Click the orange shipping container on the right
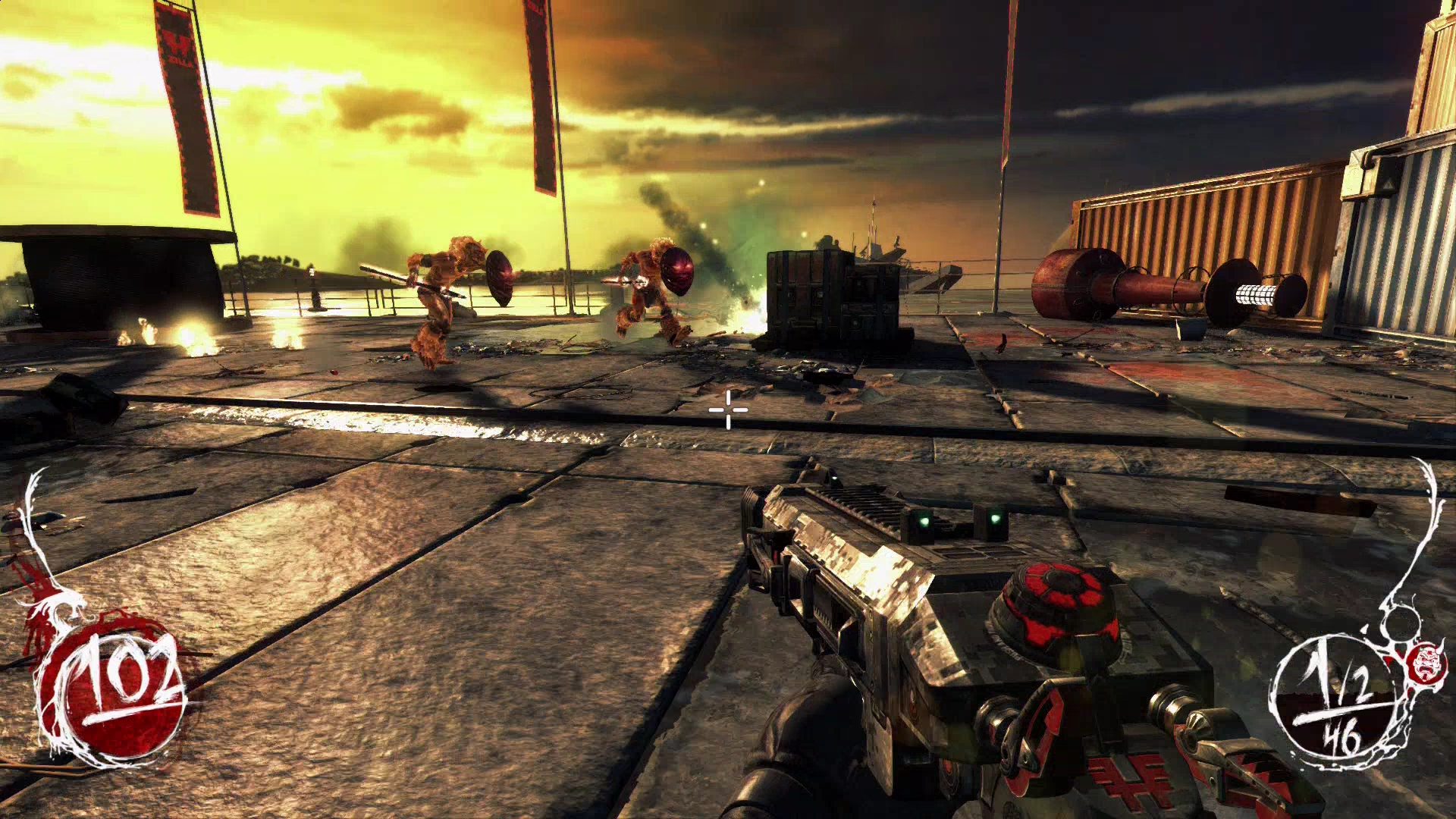Screen dimensions: 1456x819 click(x=1228, y=220)
